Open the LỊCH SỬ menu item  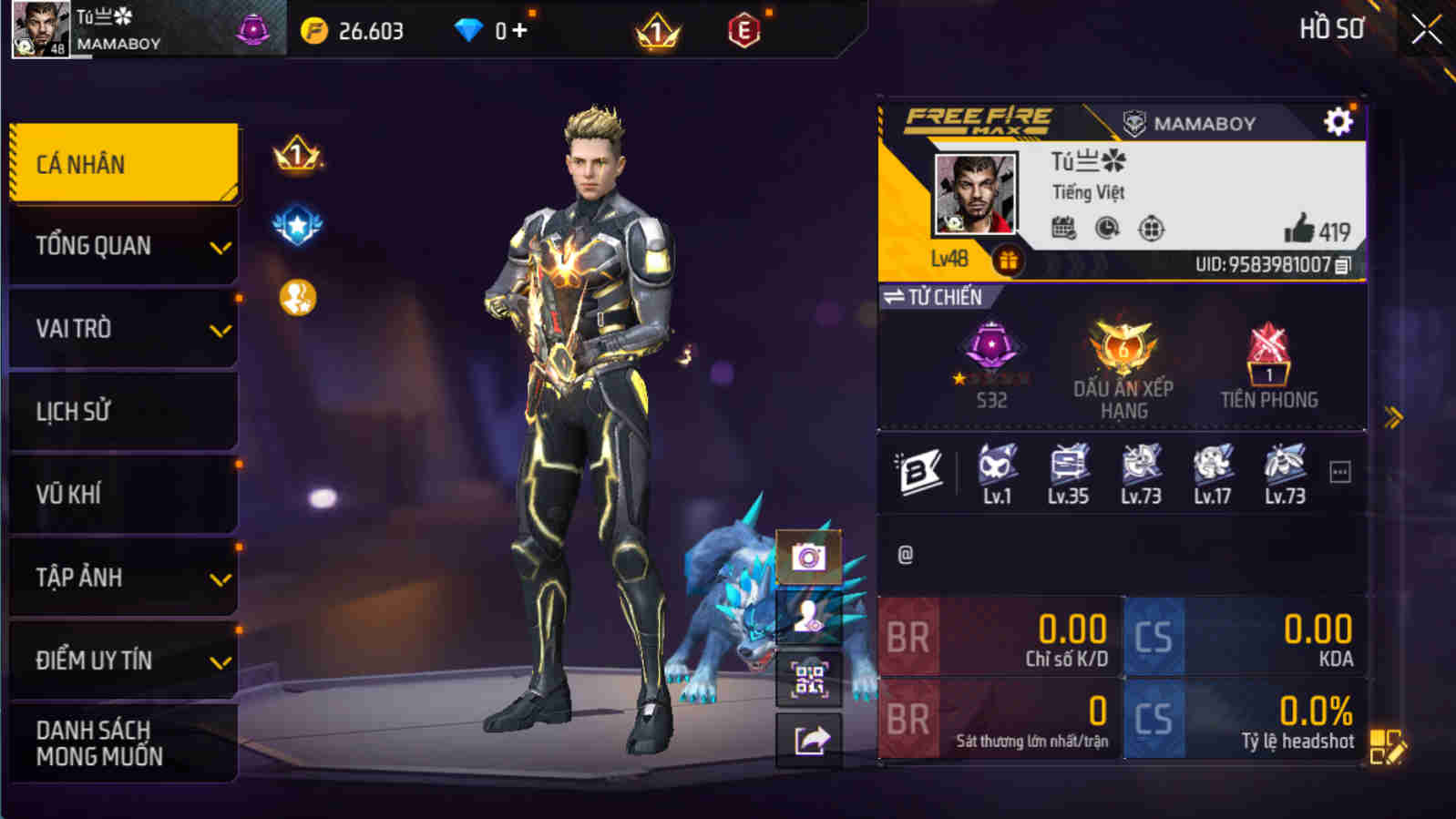[123, 411]
